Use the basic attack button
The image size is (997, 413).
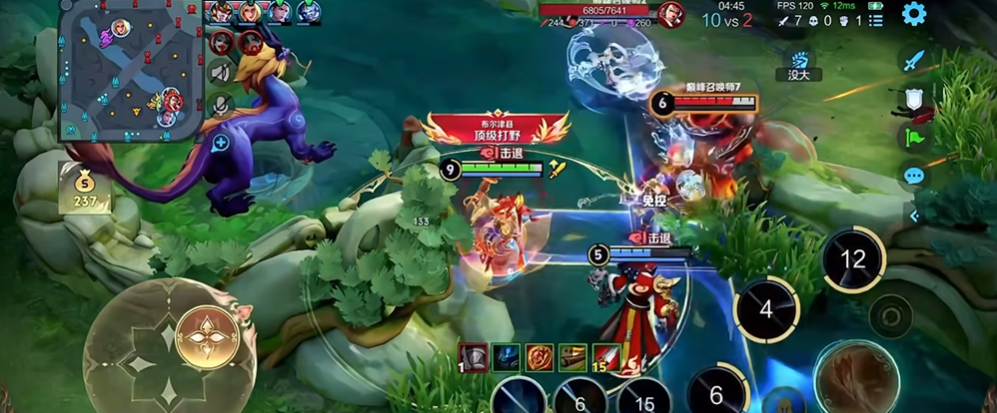pyautogui.click(x=854, y=376)
